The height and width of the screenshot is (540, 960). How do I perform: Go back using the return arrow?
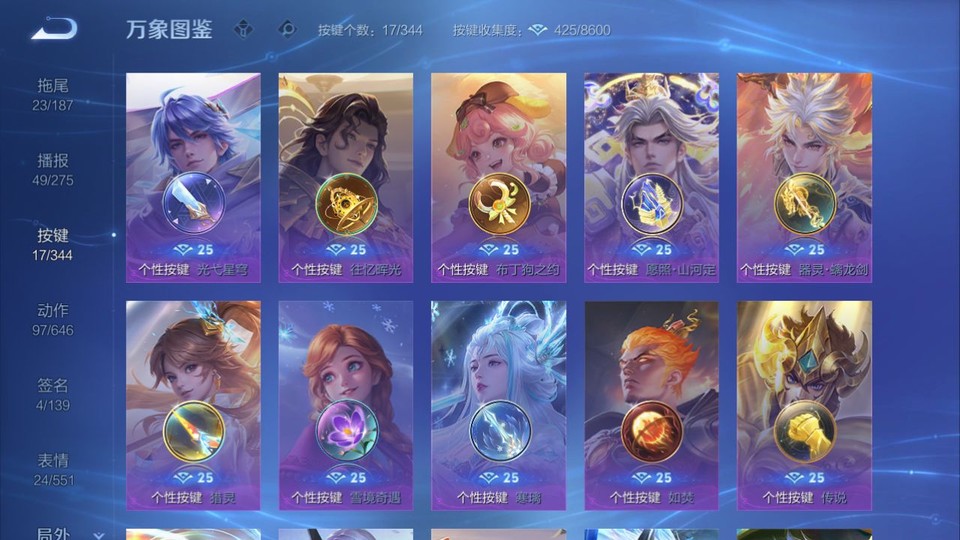[x=54, y=29]
